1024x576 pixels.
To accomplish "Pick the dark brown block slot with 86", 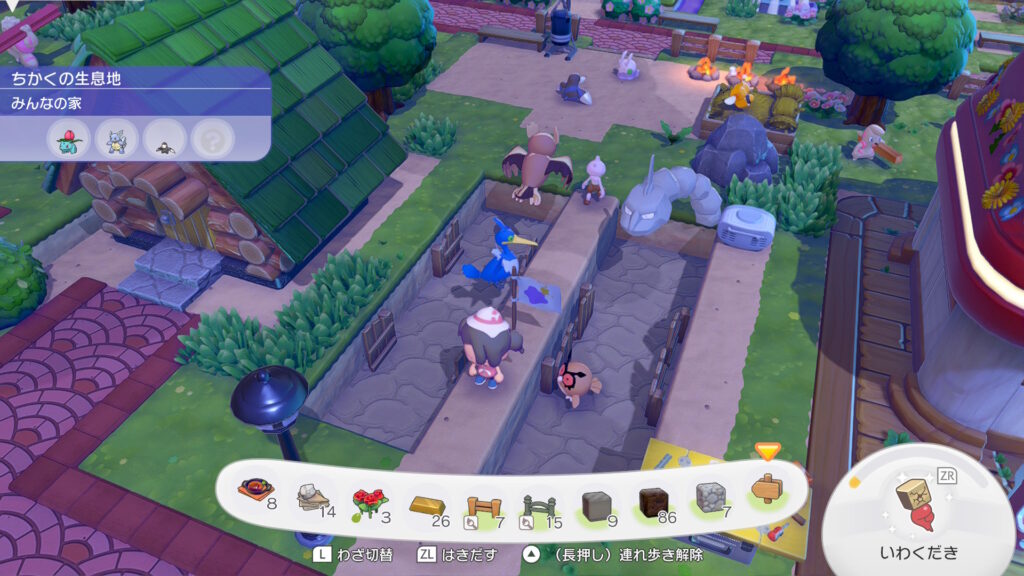I will tap(654, 494).
